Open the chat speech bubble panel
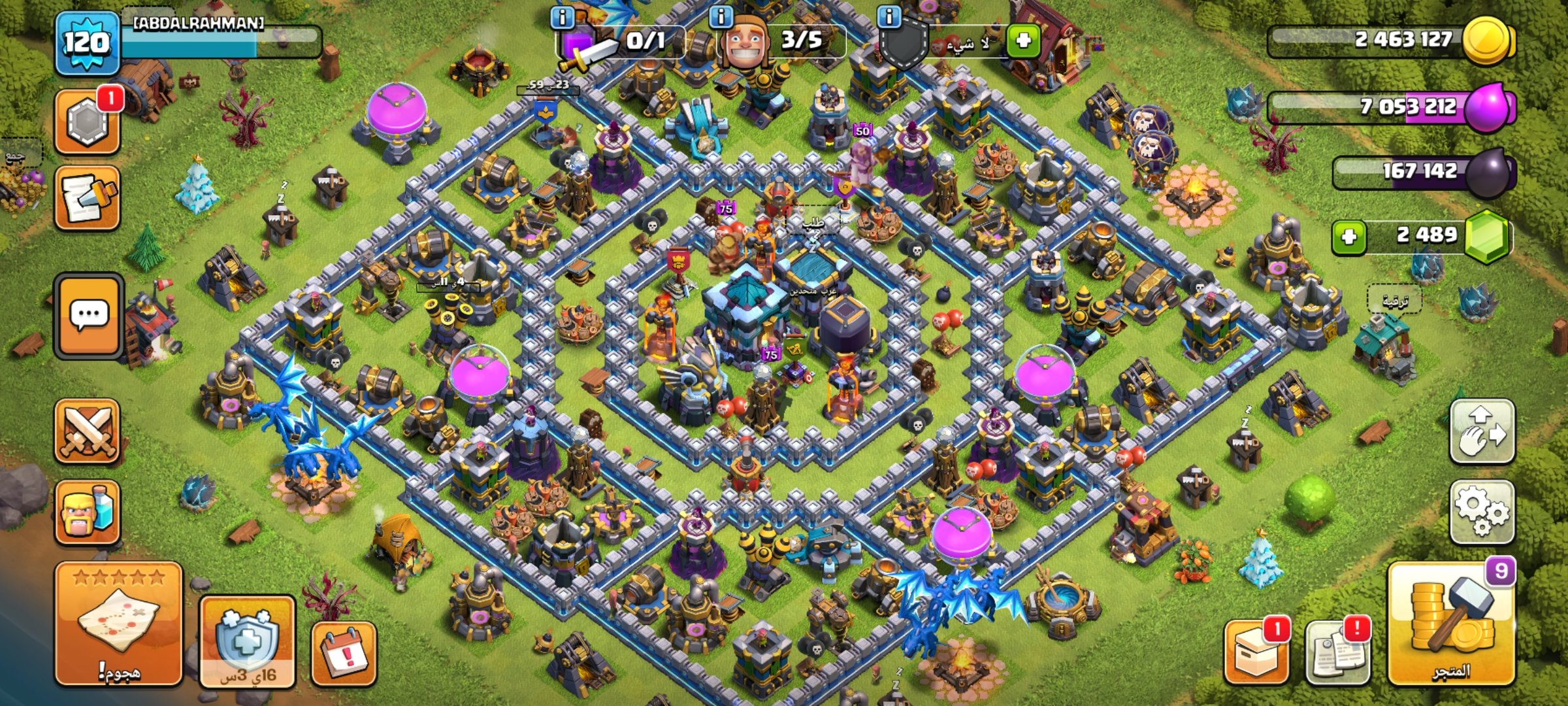 pos(89,316)
